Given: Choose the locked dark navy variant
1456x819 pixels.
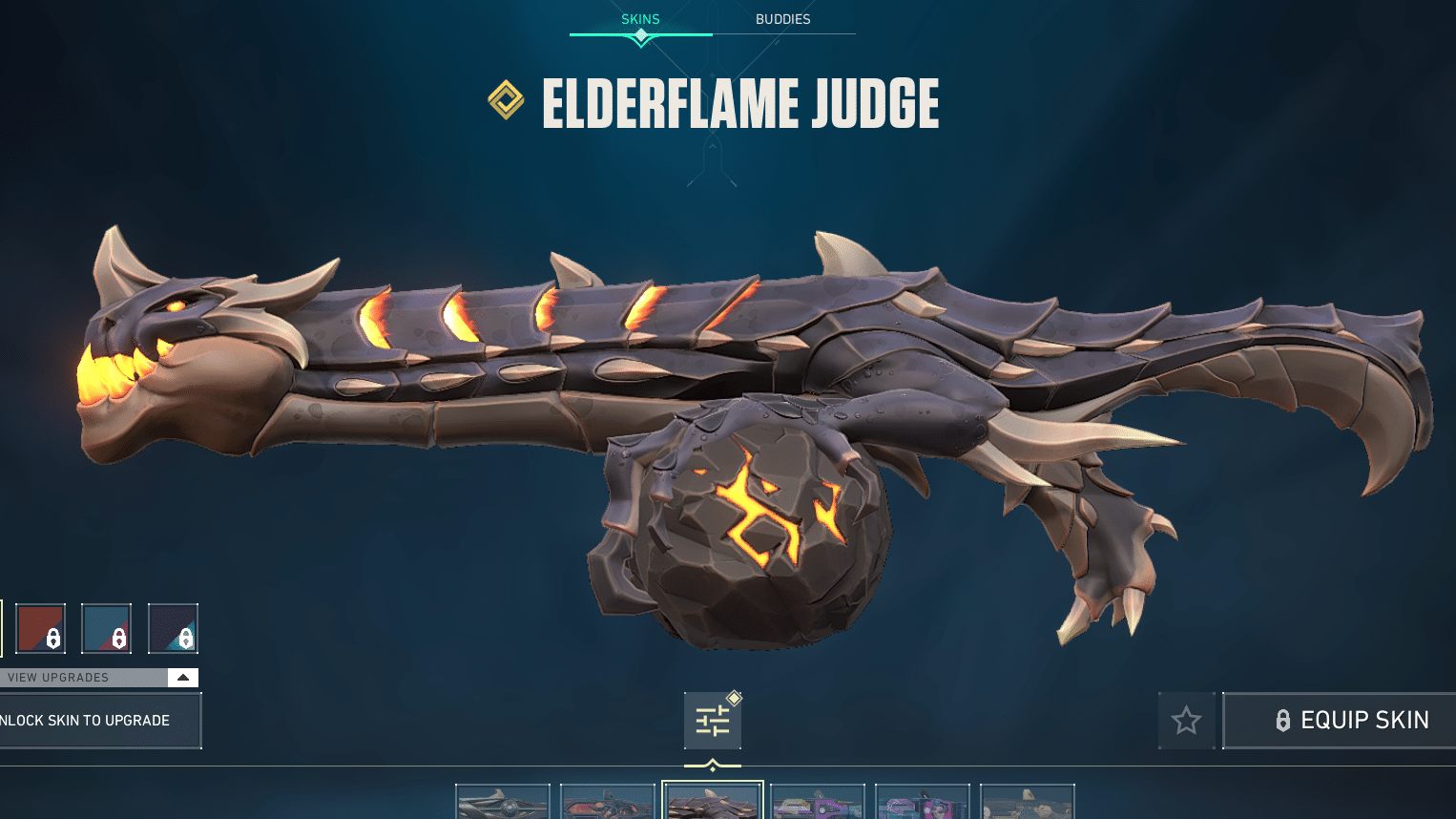Looking at the screenshot, I should pyautogui.click(x=173, y=628).
